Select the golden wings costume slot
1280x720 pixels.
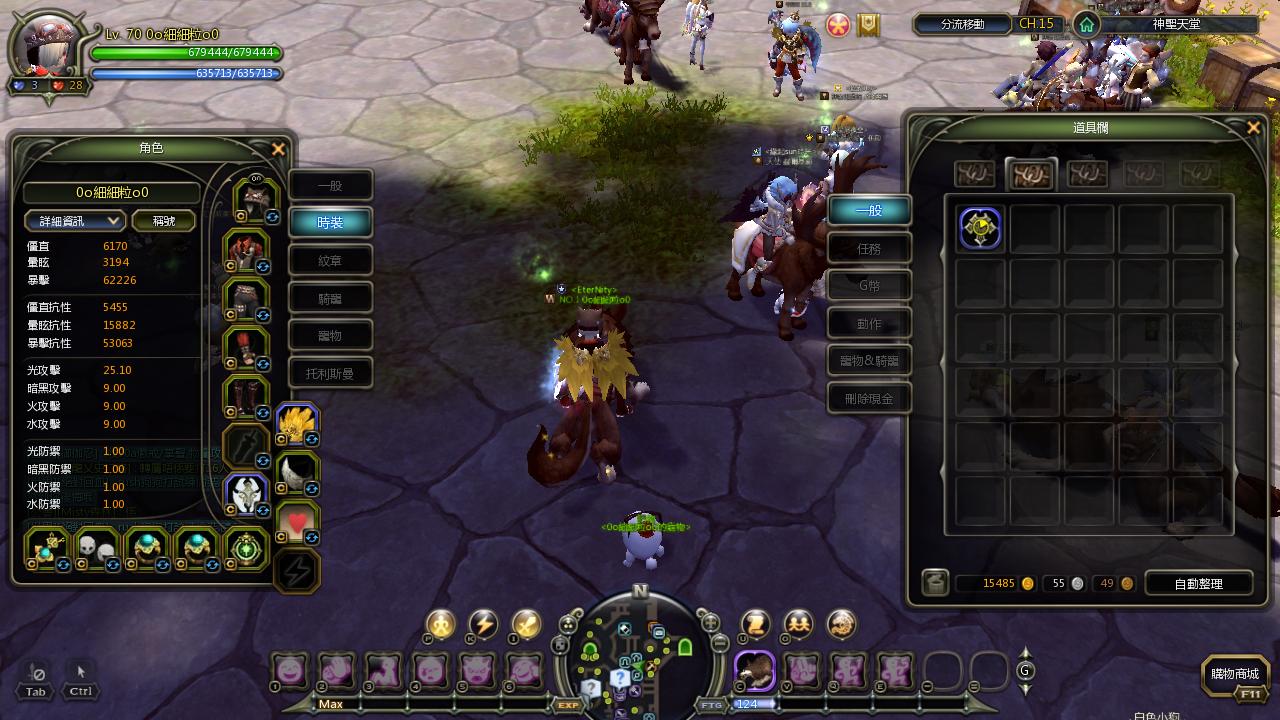click(x=296, y=424)
